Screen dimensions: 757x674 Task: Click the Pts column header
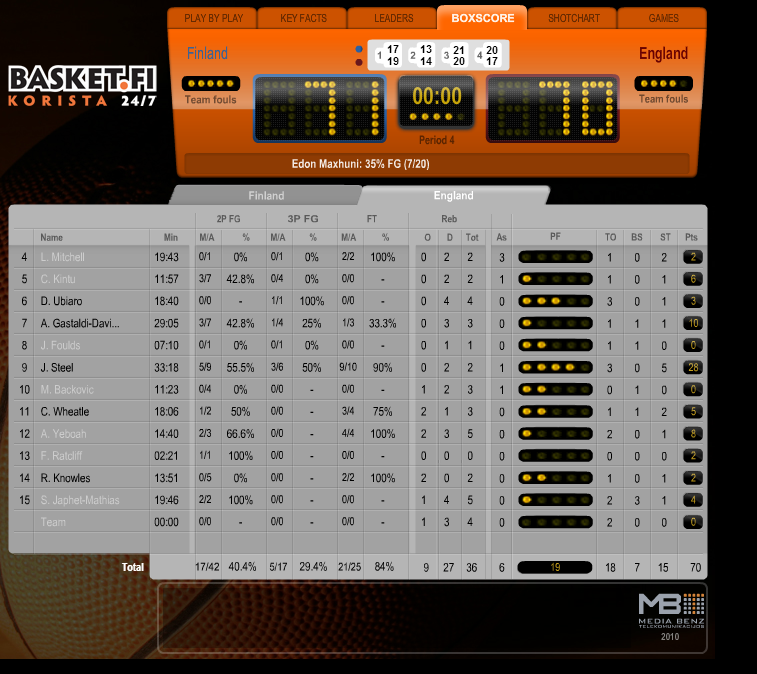click(x=691, y=237)
